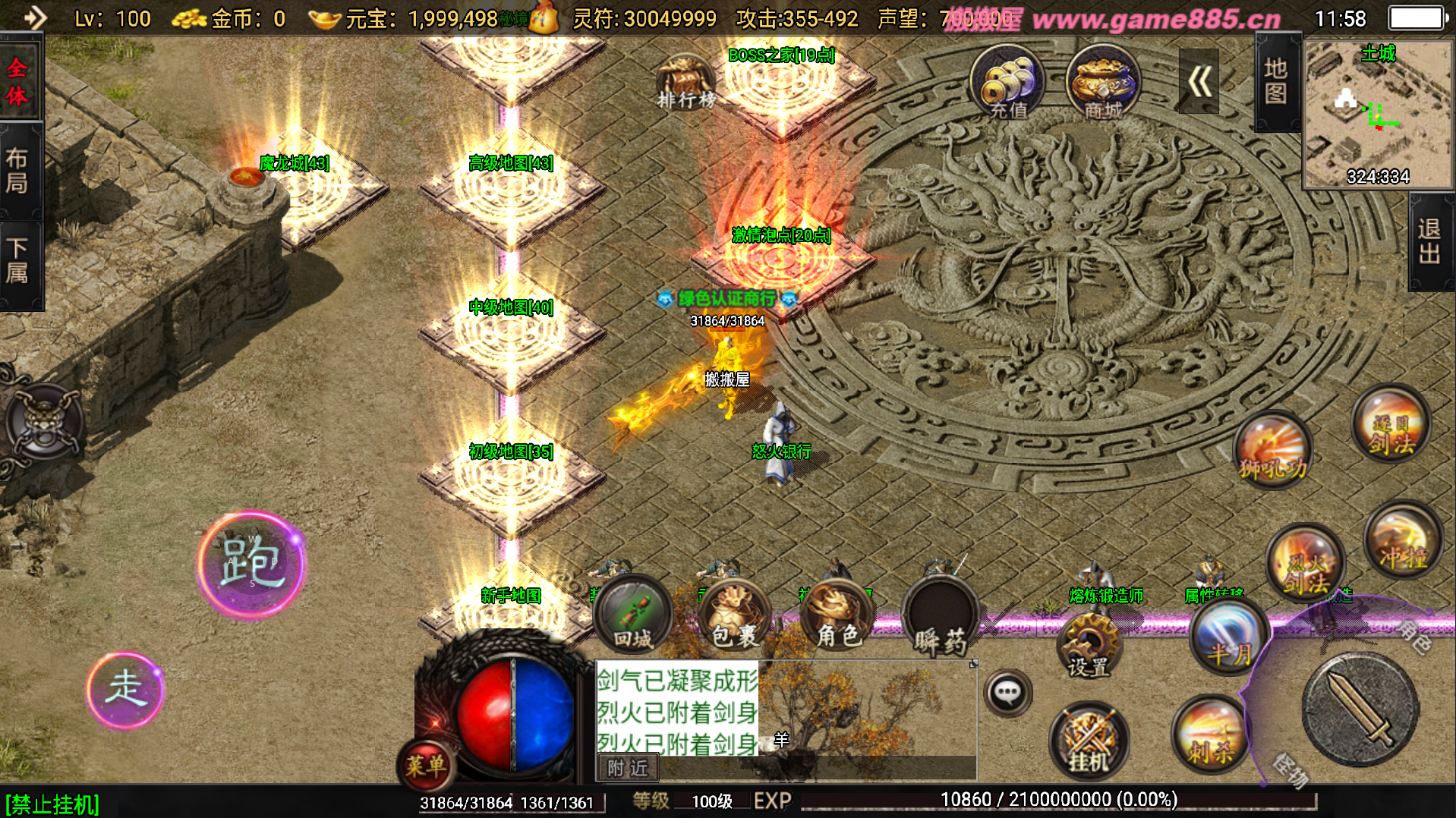Image resolution: width=1456 pixels, height=818 pixels.
Task: Select the 全体 tab
Action: click(18, 80)
